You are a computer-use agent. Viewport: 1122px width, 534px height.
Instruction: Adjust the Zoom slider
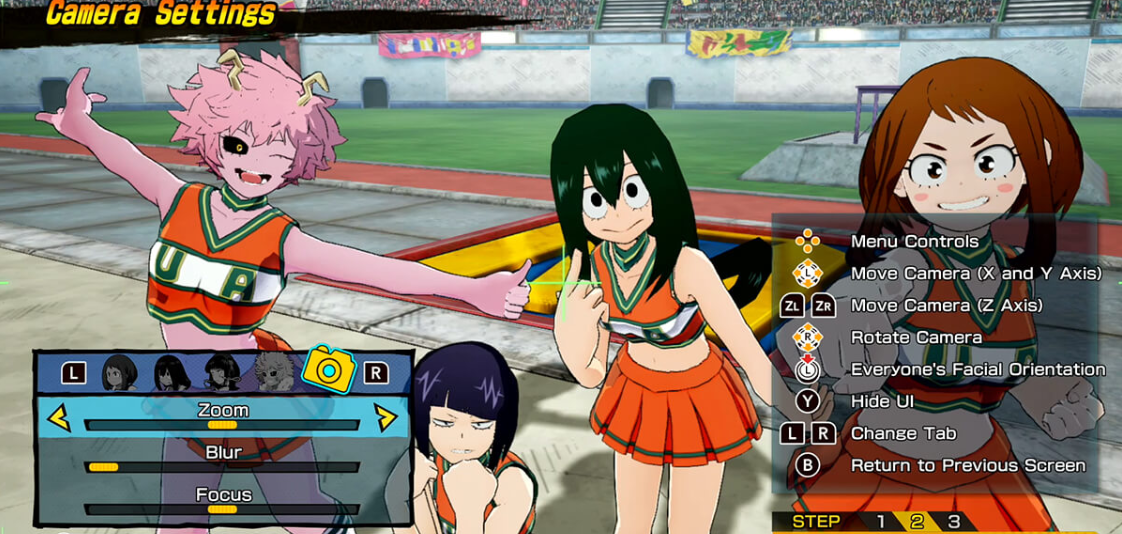point(222,425)
